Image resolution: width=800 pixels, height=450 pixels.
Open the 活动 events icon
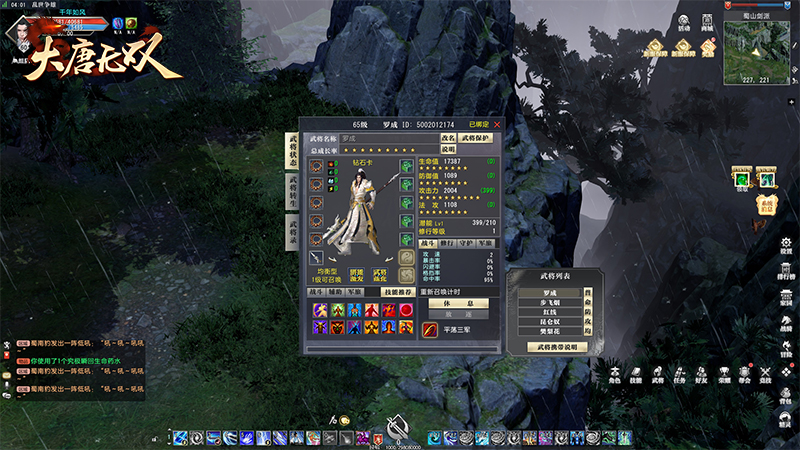(684, 25)
